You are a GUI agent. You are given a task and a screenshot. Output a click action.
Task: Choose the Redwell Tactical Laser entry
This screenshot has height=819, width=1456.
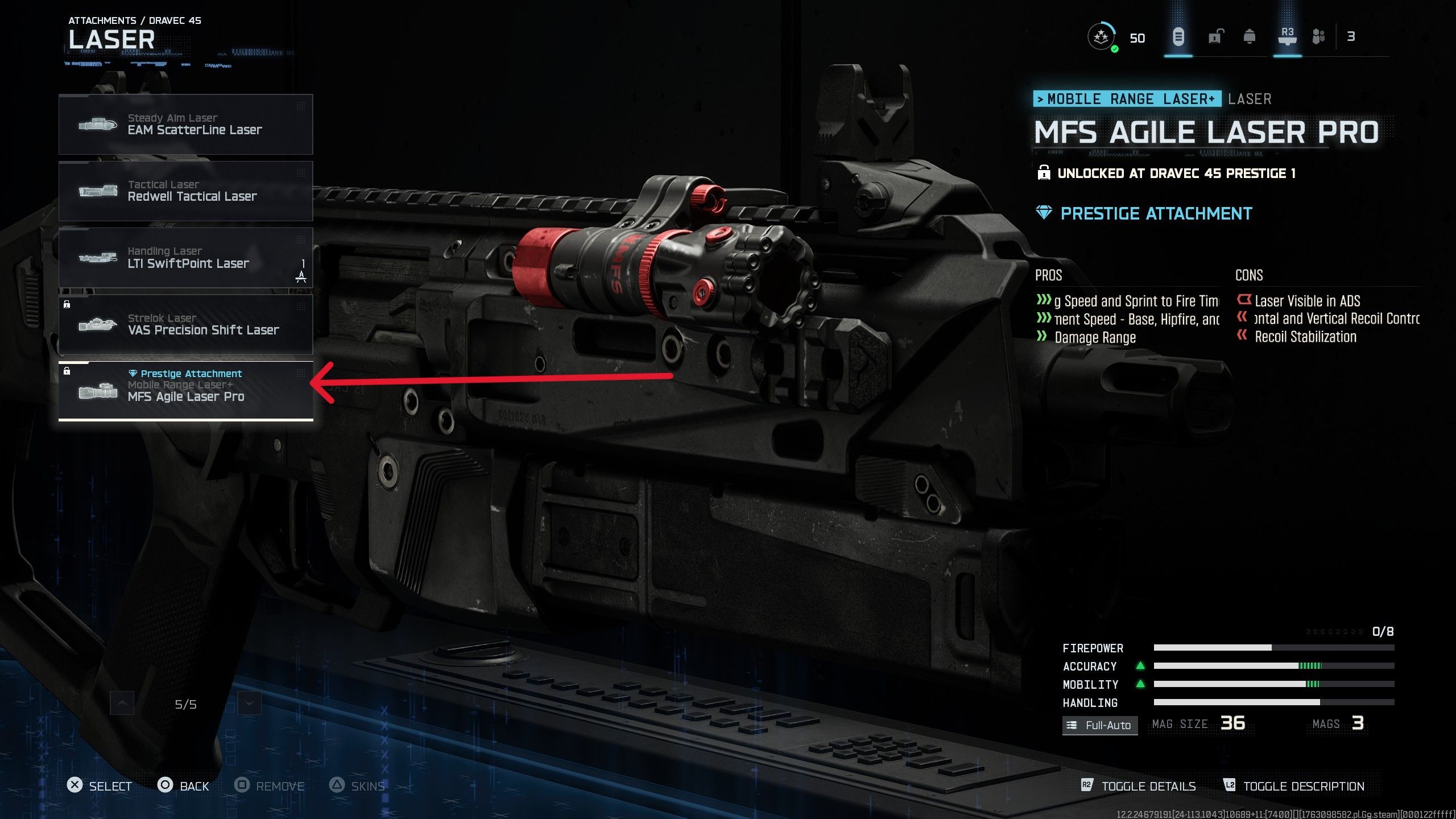click(186, 191)
